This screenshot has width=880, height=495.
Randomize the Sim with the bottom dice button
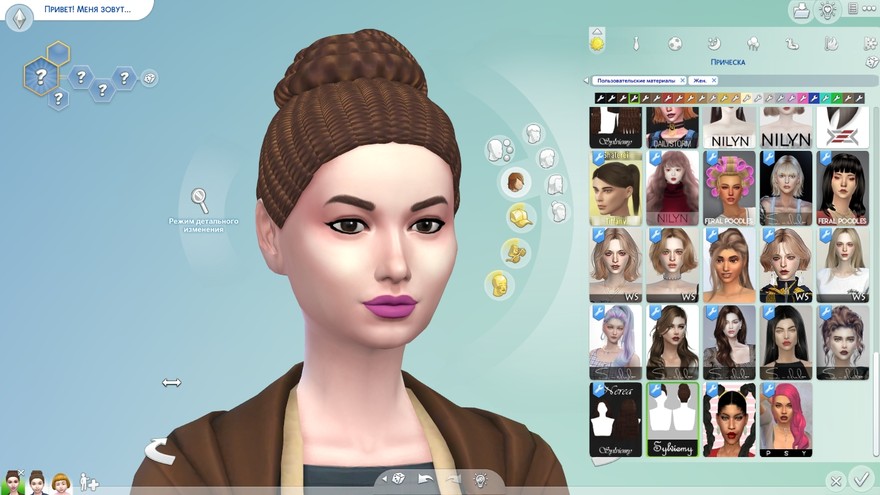[398, 480]
